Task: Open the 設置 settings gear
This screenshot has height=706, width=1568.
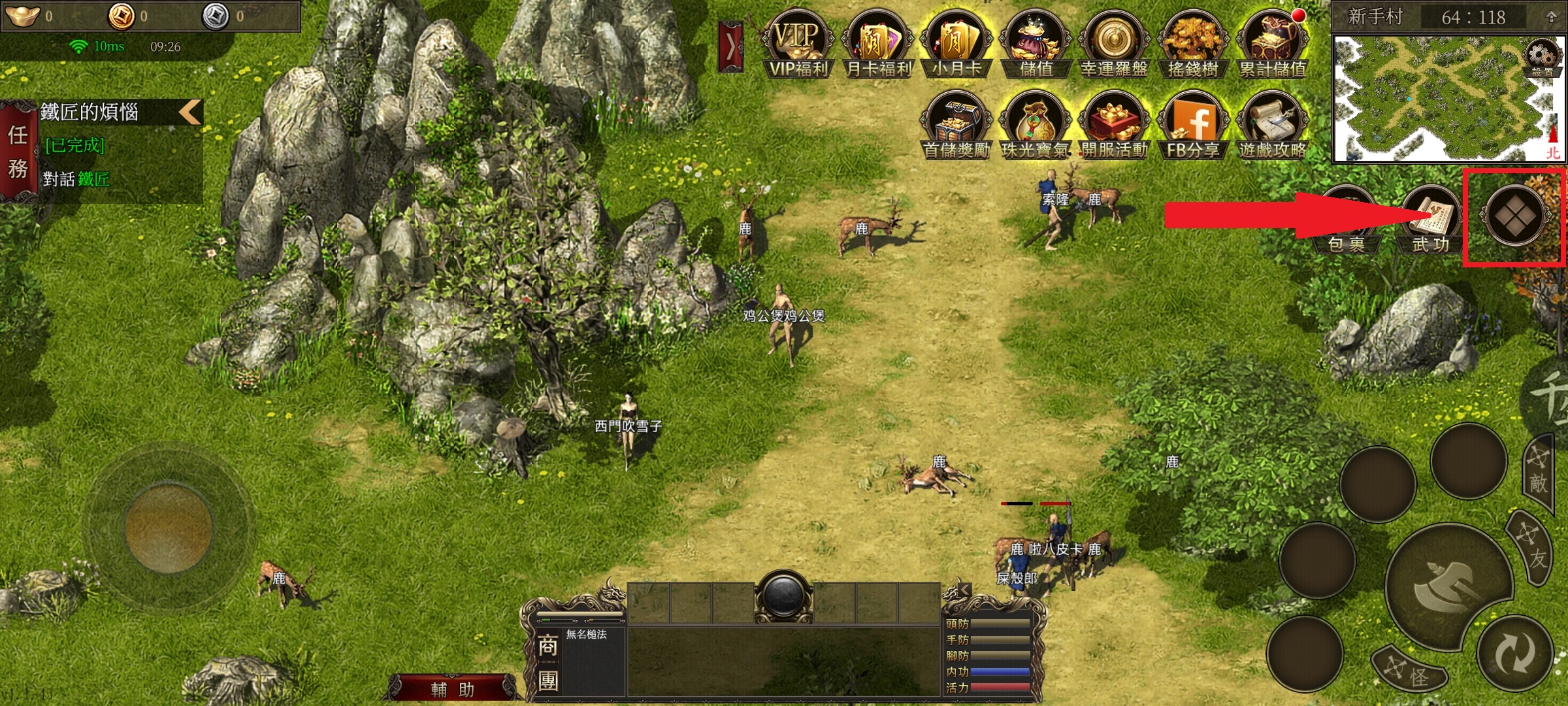Action: click(1543, 59)
